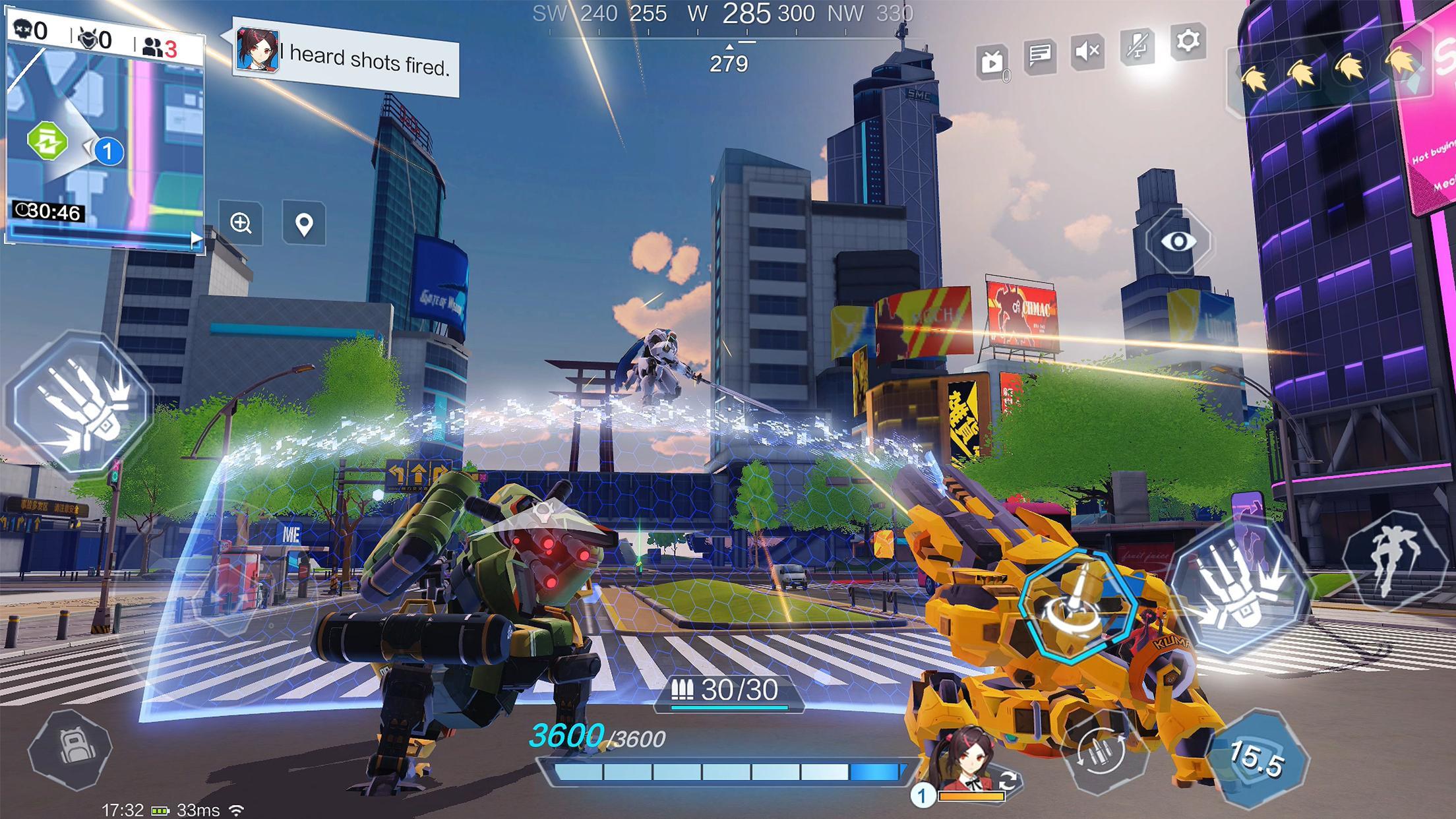This screenshot has width=1456, height=819.
Task: Expand the minimap with the magnifier icon
Action: click(242, 224)
